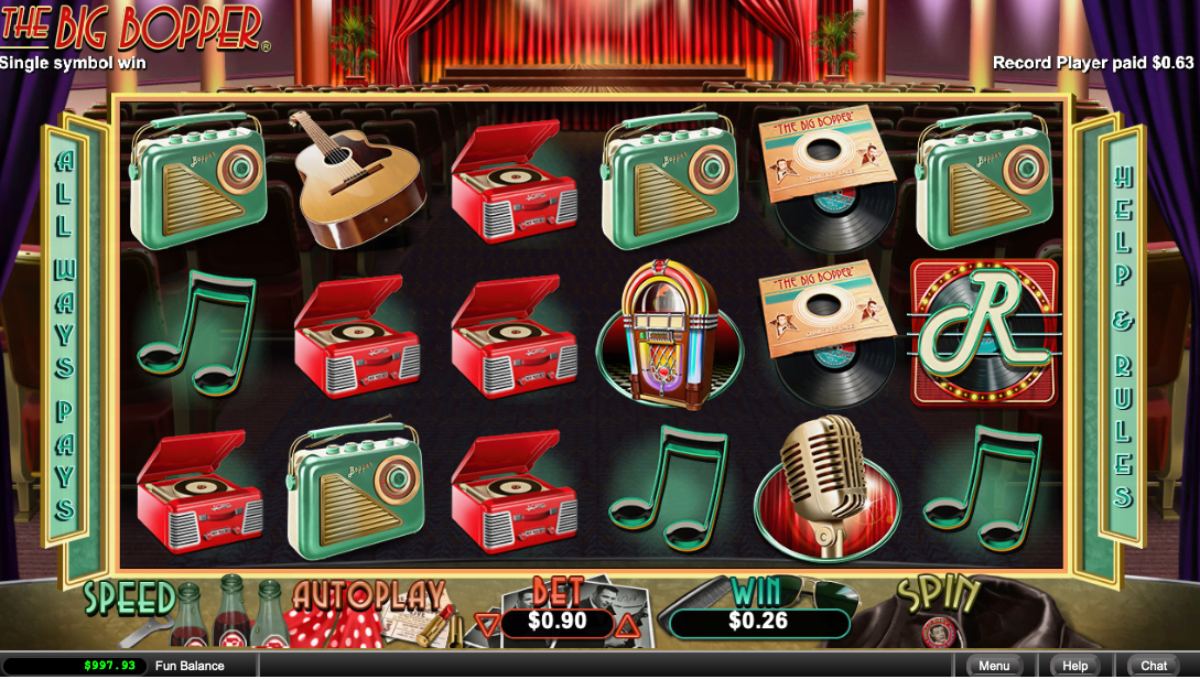Change the Speed setting
This screenshot has width=1200, height=679.
[130, 598]
